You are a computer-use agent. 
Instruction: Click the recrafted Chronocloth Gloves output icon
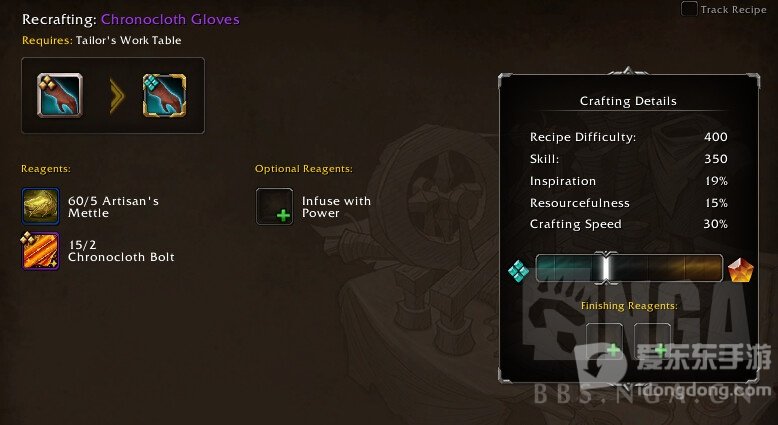pos(162,95)
